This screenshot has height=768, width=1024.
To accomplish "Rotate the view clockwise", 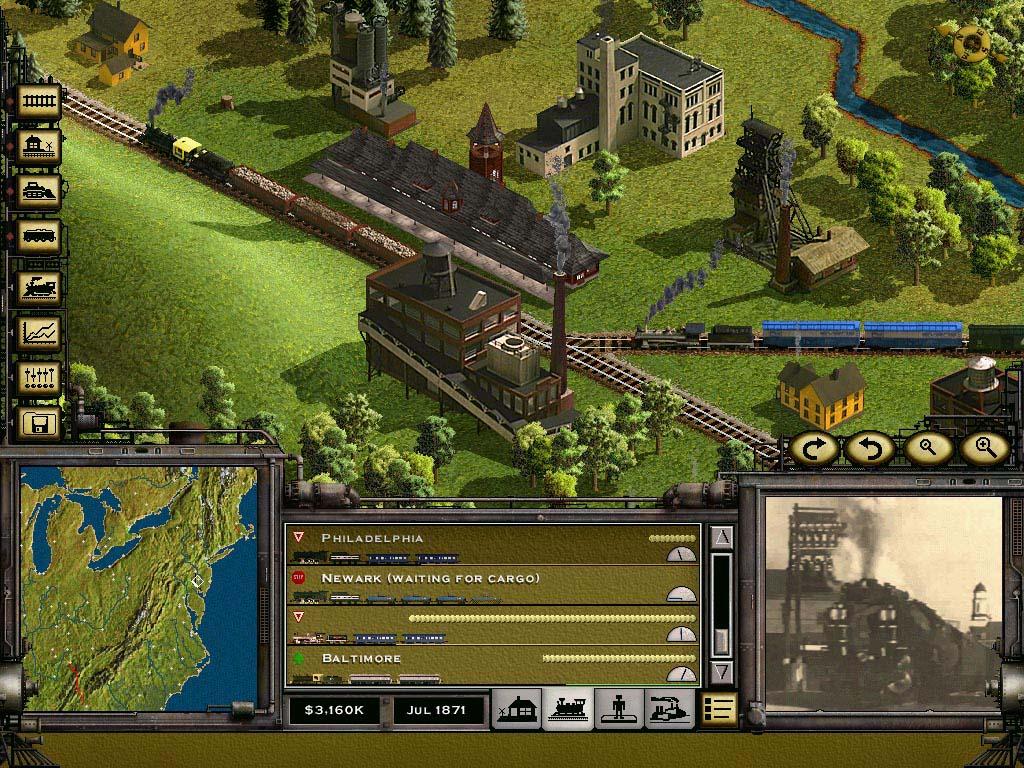I will [x=814, y=448].
